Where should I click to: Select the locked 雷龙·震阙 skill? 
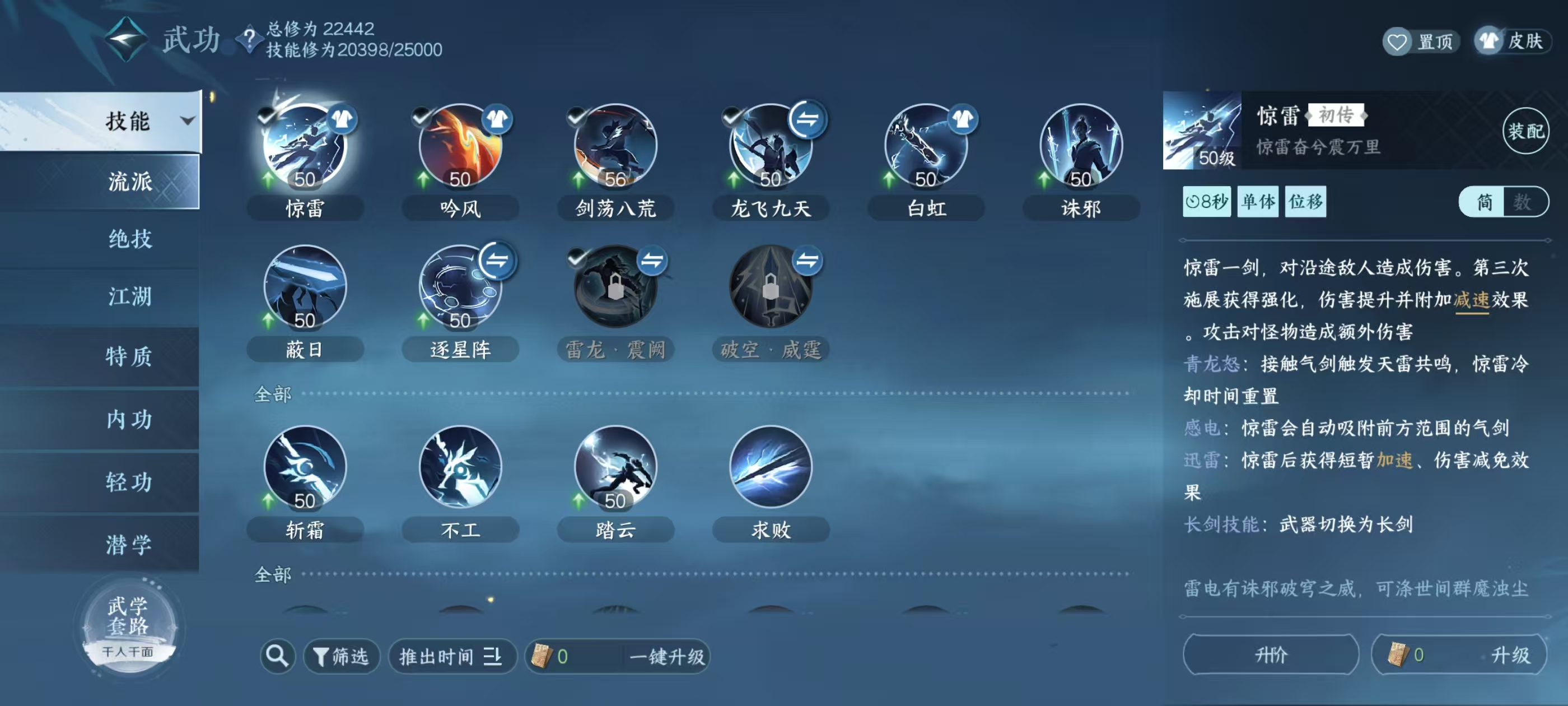coord(615,286)
